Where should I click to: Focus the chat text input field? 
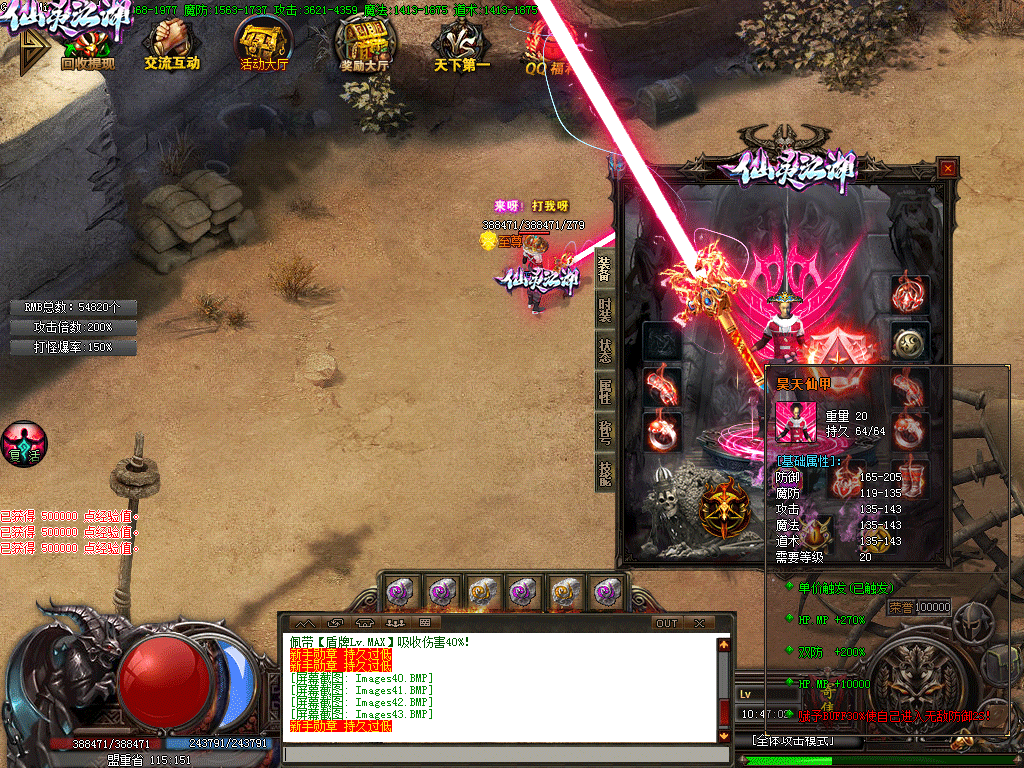pyautogui.click(x=500, y=755)
